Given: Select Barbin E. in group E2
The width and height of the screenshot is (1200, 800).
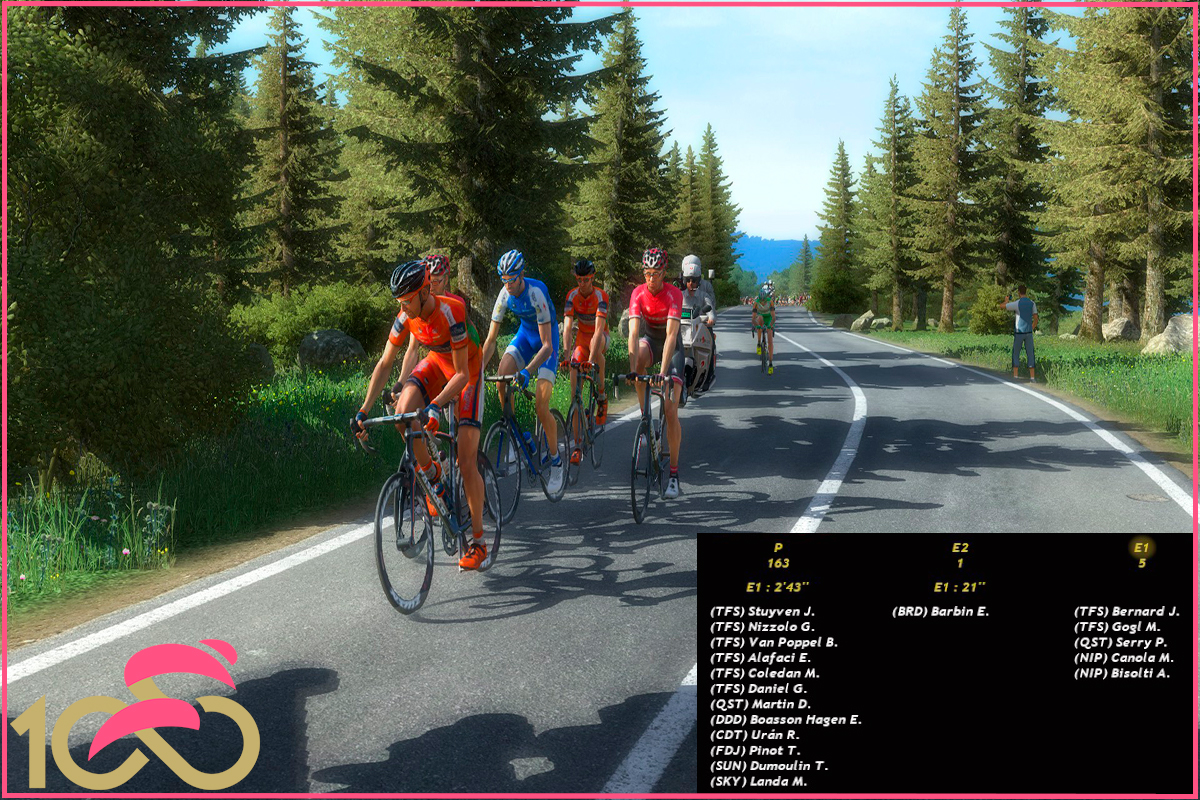Looking at the screenshot, I should point(940,611).
